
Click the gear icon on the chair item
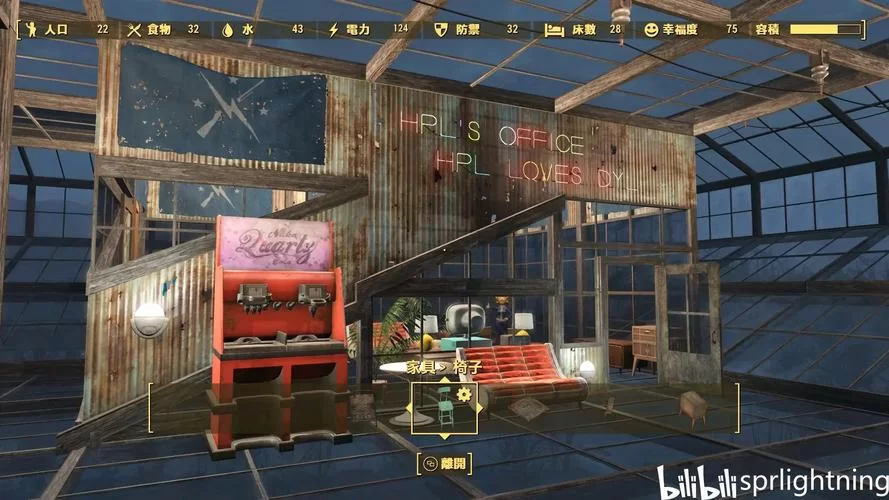coord(463,394)
